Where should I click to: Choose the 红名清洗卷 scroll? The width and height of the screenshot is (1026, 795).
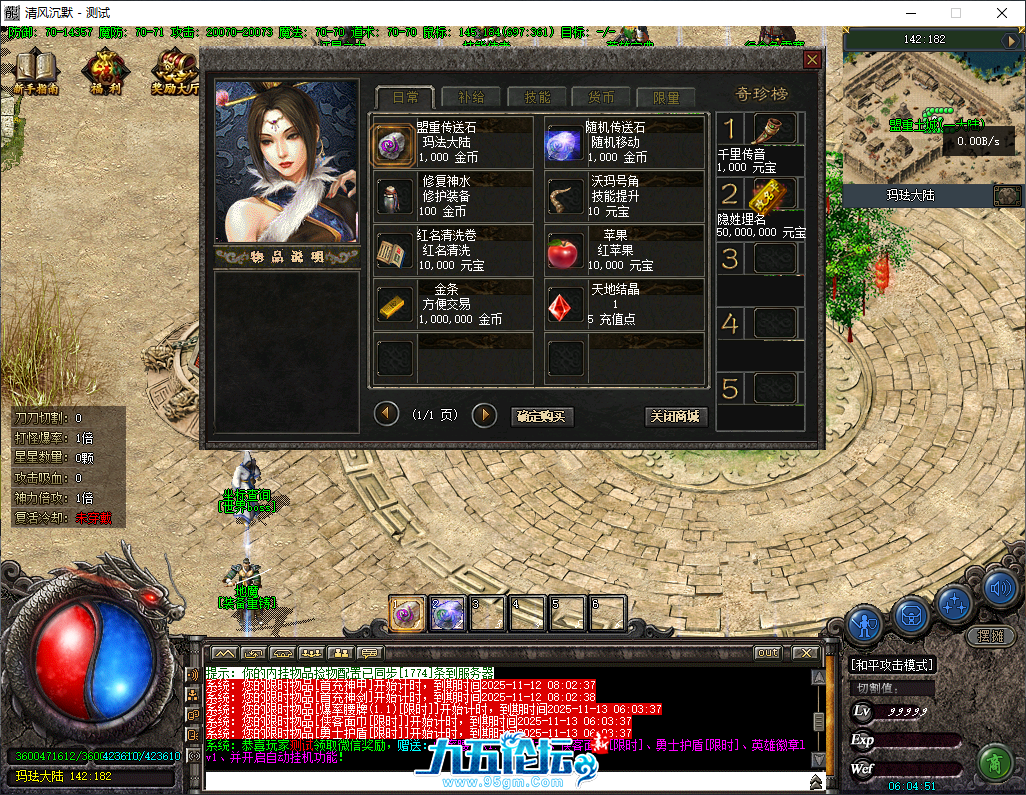point(393,252)
